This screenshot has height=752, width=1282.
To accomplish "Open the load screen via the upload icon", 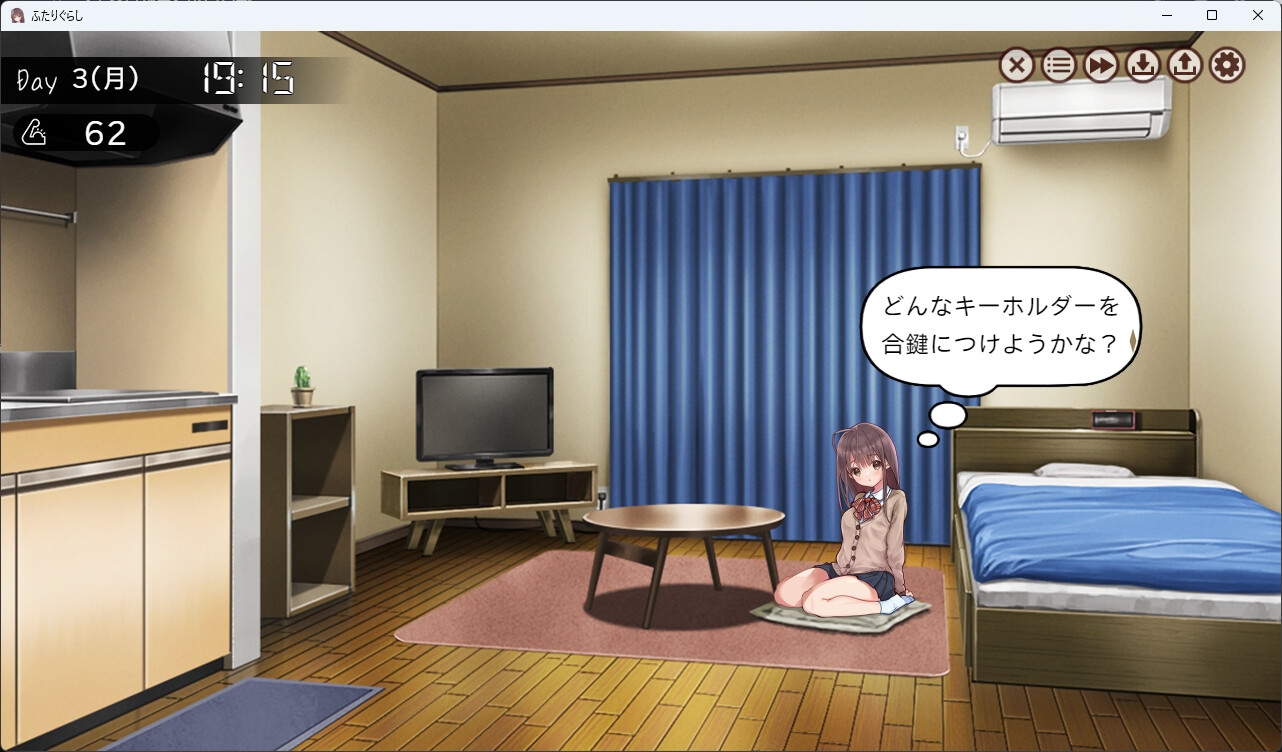I will tap(1184, 65).
